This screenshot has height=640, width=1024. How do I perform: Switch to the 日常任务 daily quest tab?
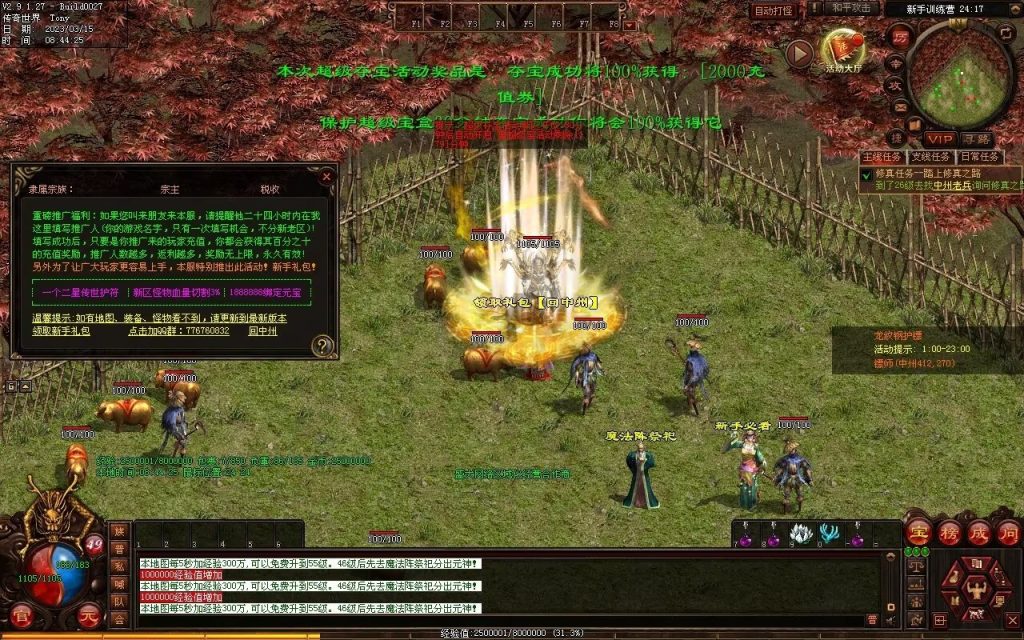coord(978,157)
